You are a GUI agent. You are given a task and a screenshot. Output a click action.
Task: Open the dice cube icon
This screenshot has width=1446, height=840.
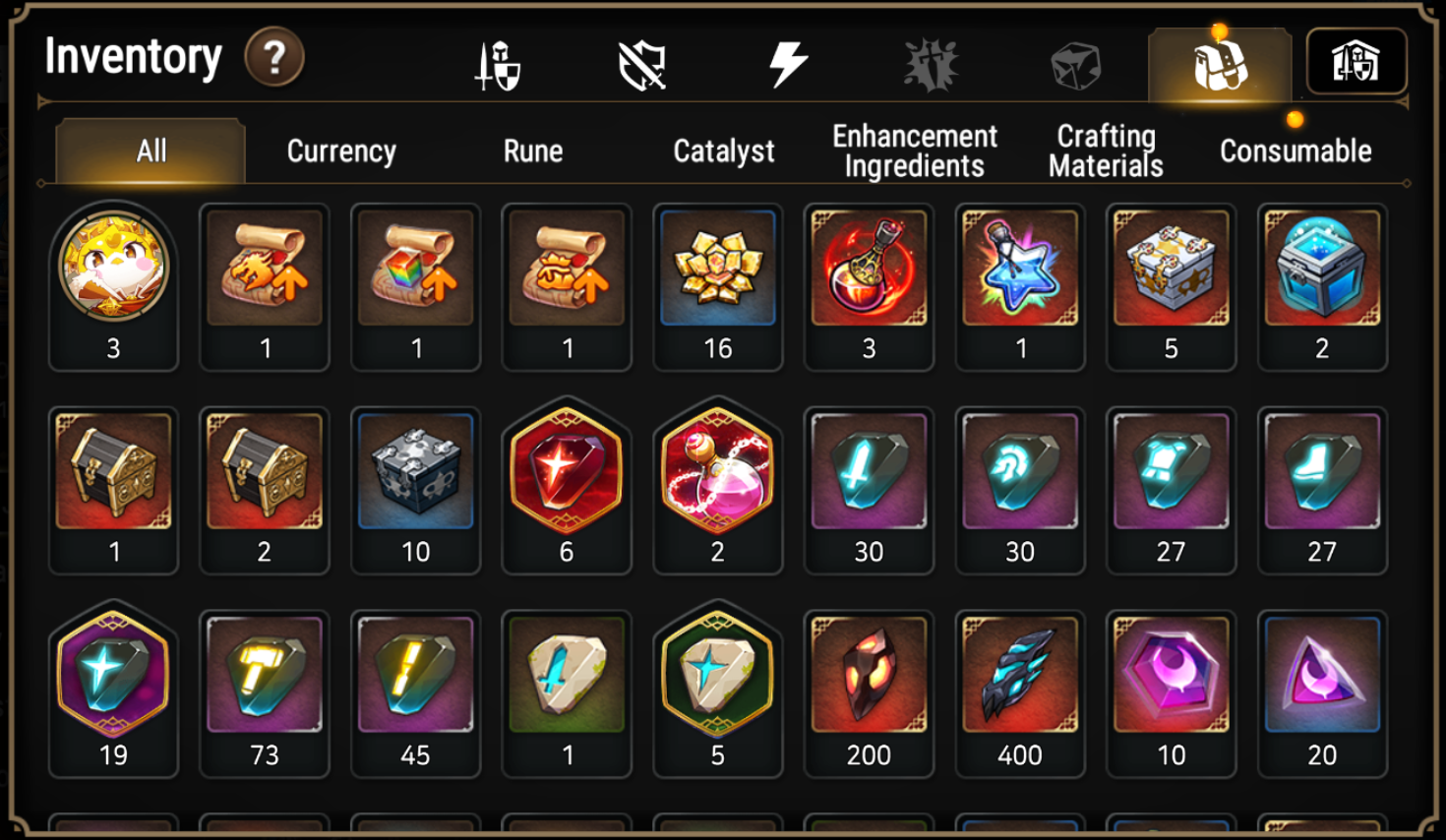coord(1074,63)
